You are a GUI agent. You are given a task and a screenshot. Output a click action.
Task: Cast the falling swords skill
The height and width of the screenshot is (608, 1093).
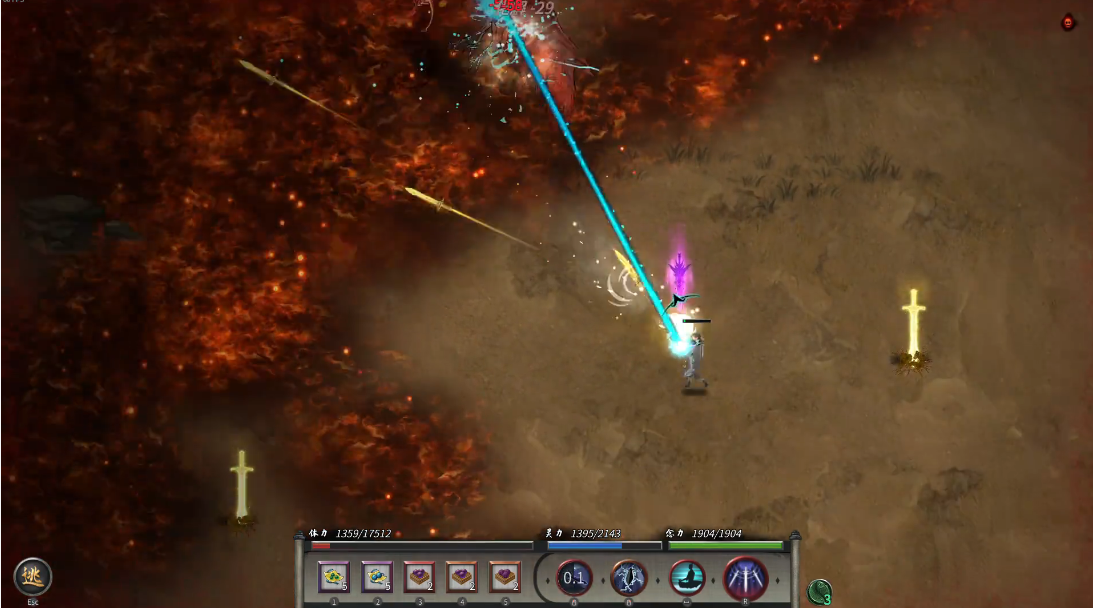746,578
